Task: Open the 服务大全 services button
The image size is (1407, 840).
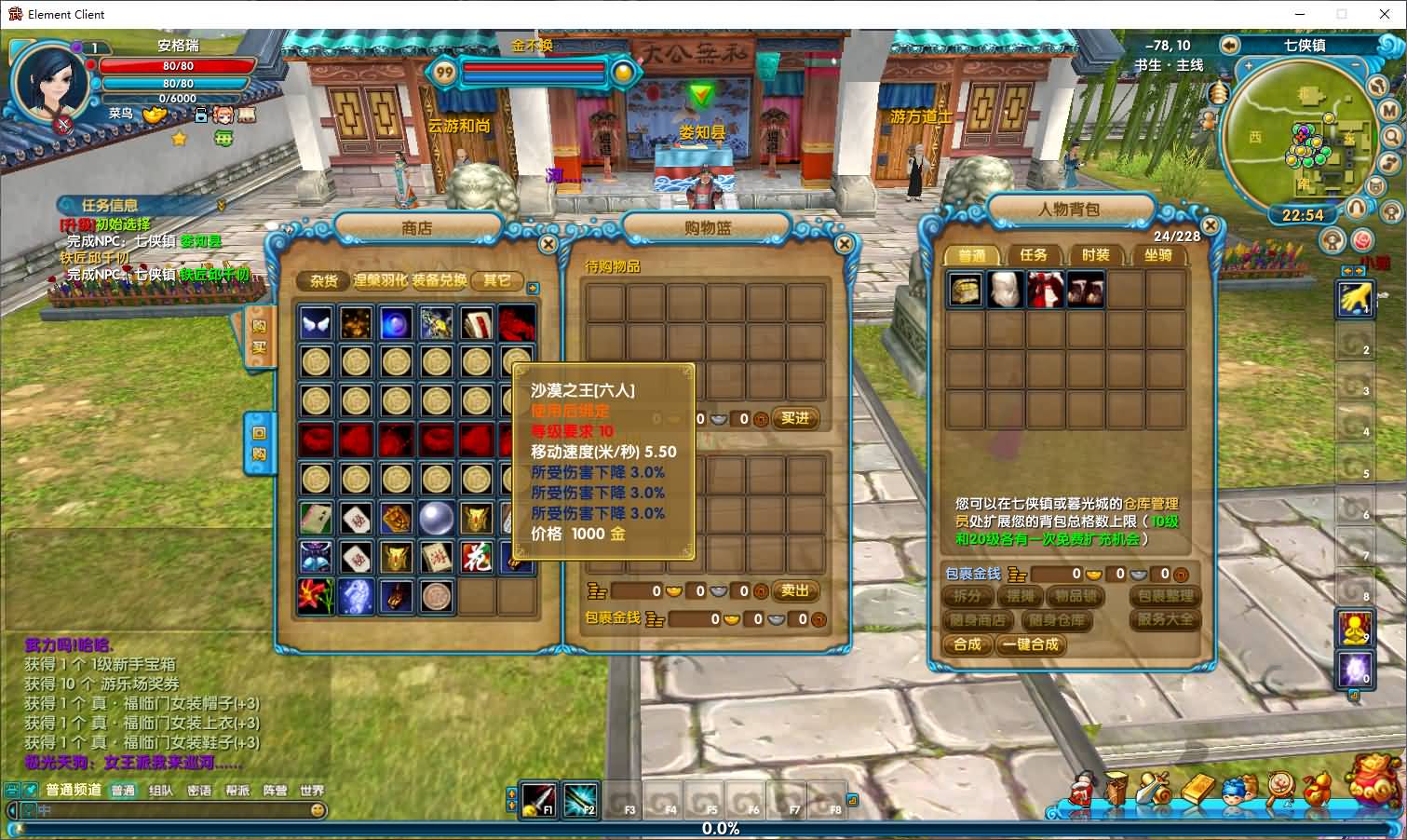Action: point(1165,619)
